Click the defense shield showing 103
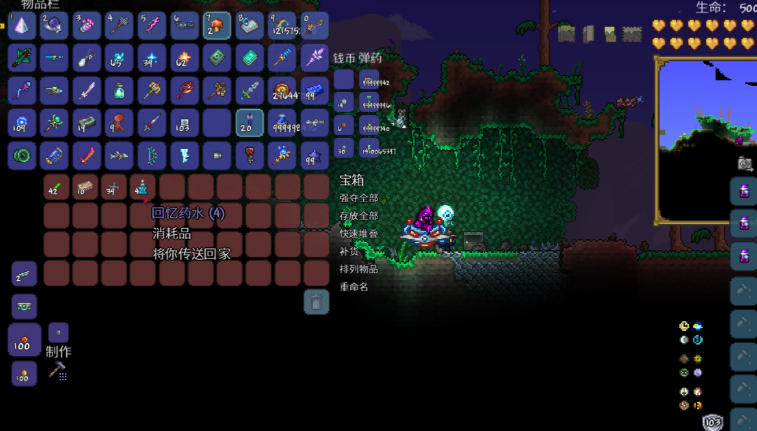757x431 pixels. (712, 423)
